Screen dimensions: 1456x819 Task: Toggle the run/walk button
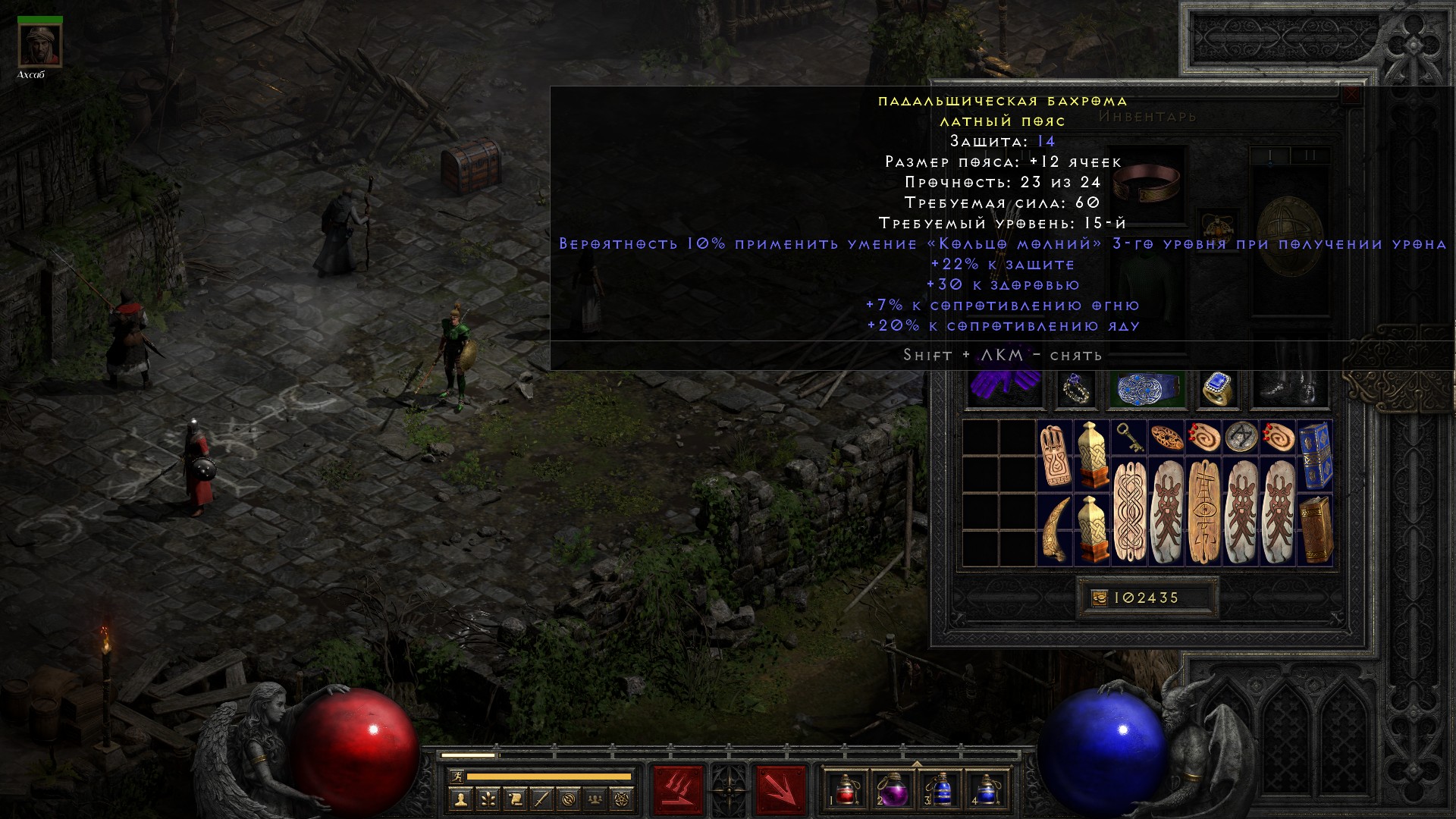click(x=456, y=777)
